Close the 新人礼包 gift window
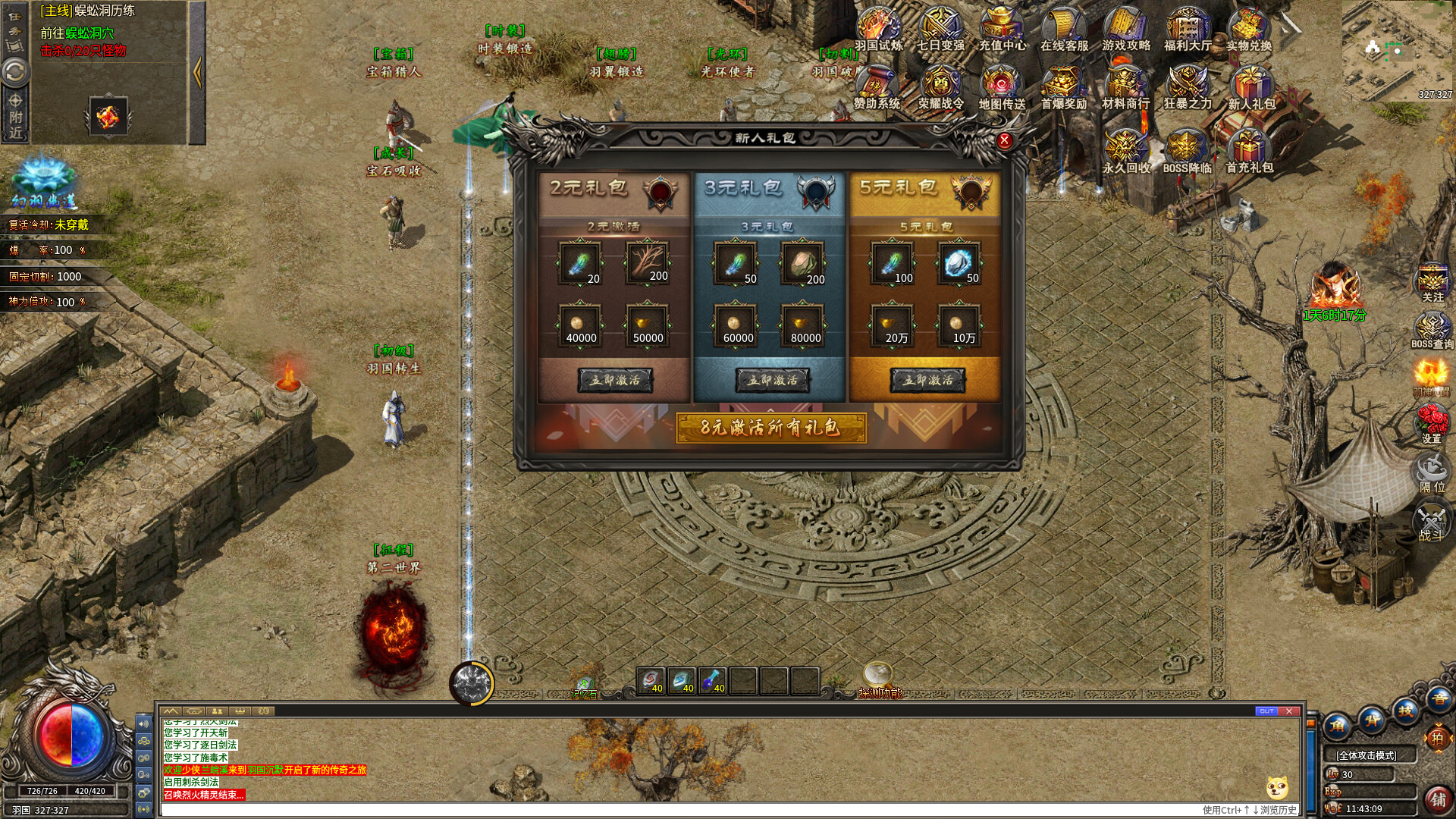Screen dimensions: 1456x819 pos(1004,140)
